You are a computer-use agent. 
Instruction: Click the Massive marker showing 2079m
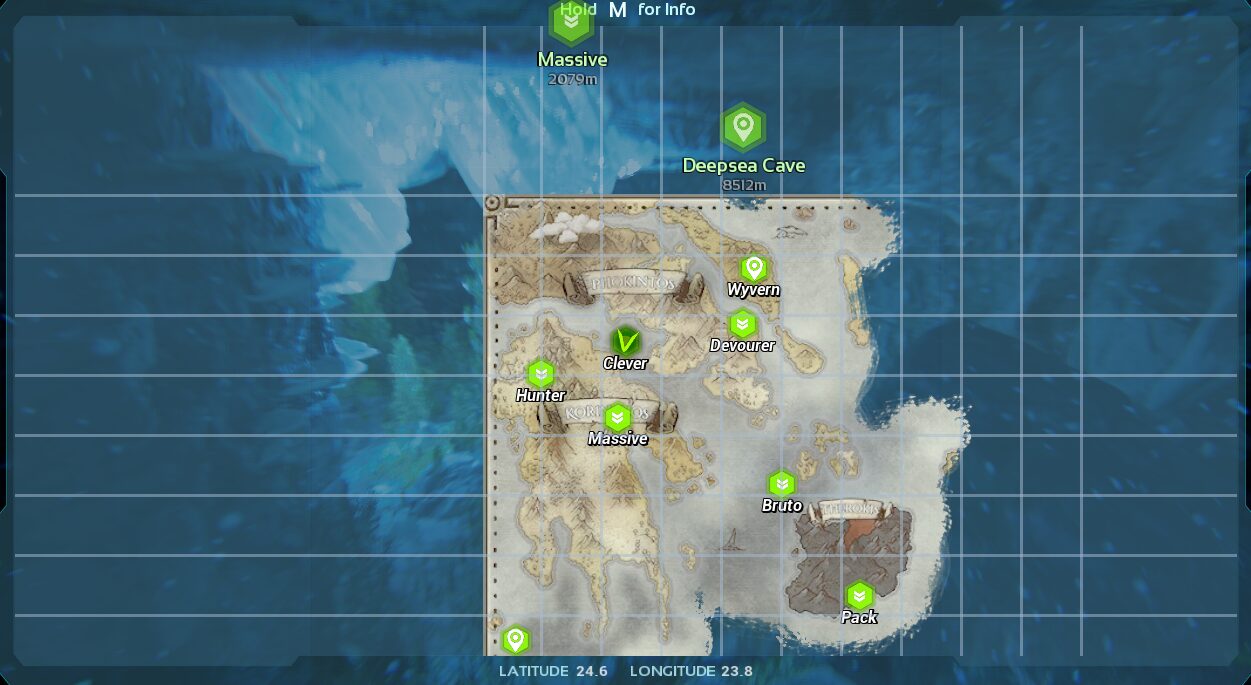click(571, 23)
